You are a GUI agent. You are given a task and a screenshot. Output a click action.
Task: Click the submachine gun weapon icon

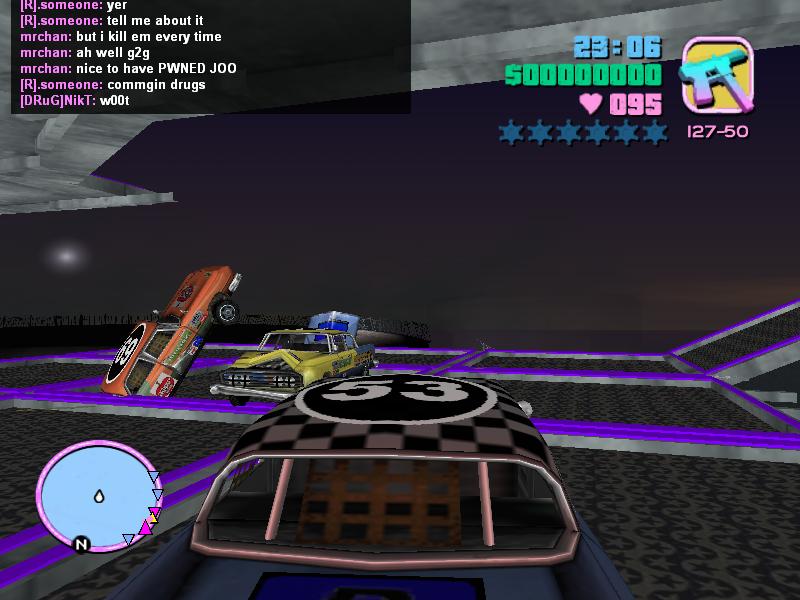point(717,75)
